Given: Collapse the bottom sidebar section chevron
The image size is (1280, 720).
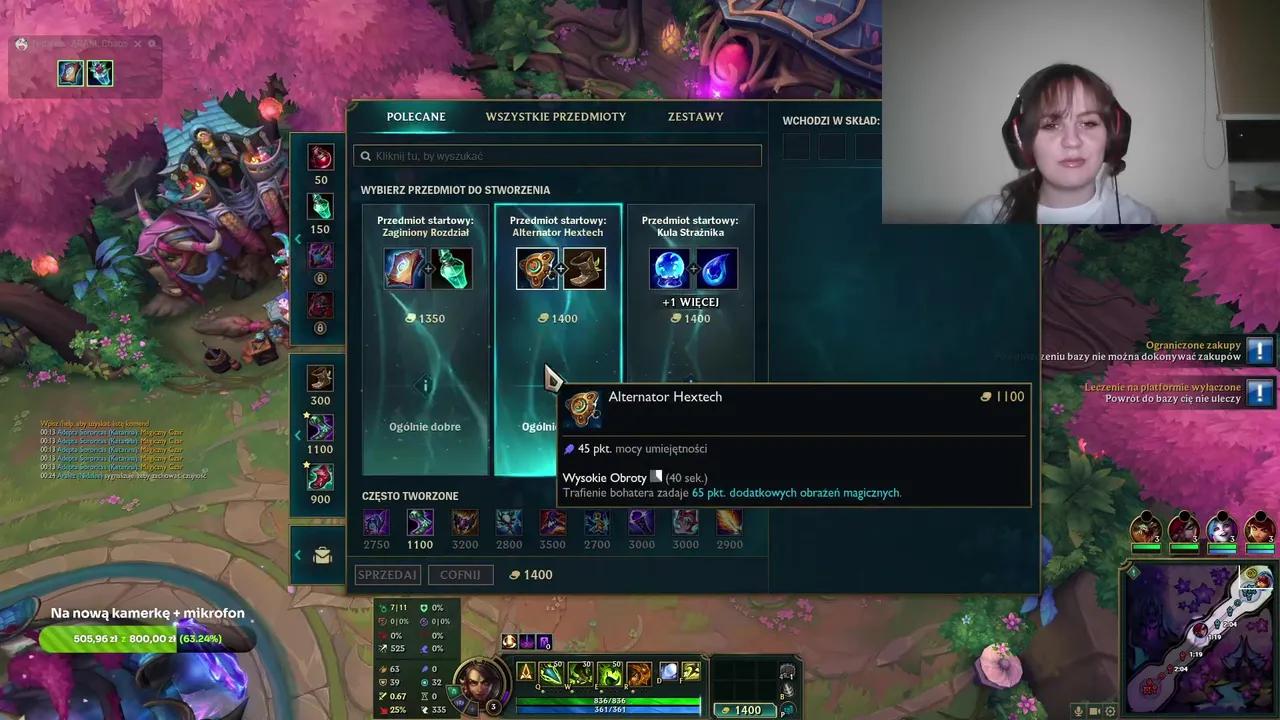Looking at the screenshot, I should click(x=297, y=553).
